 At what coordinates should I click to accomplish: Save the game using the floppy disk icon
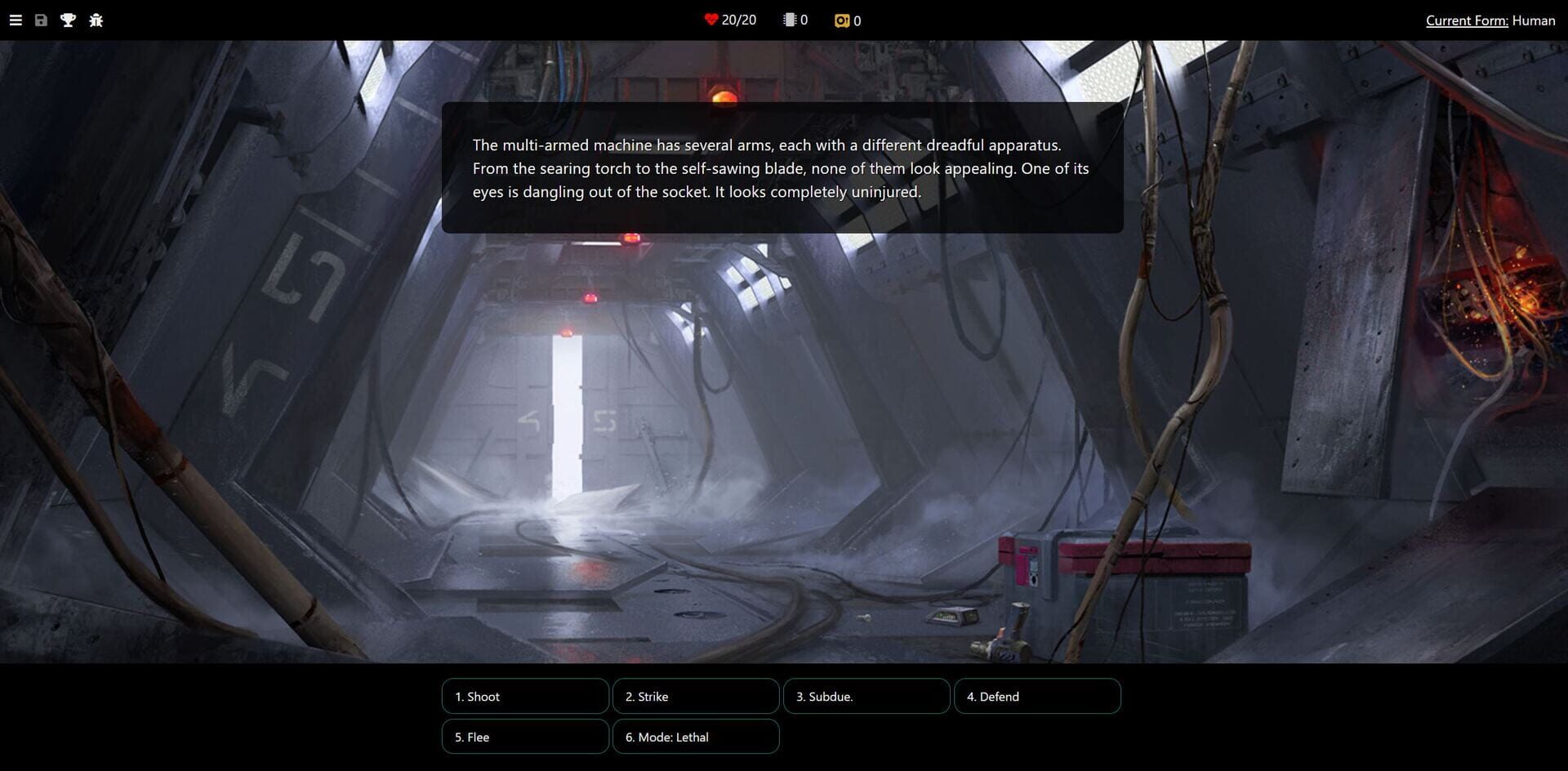[x=41, y=20]
